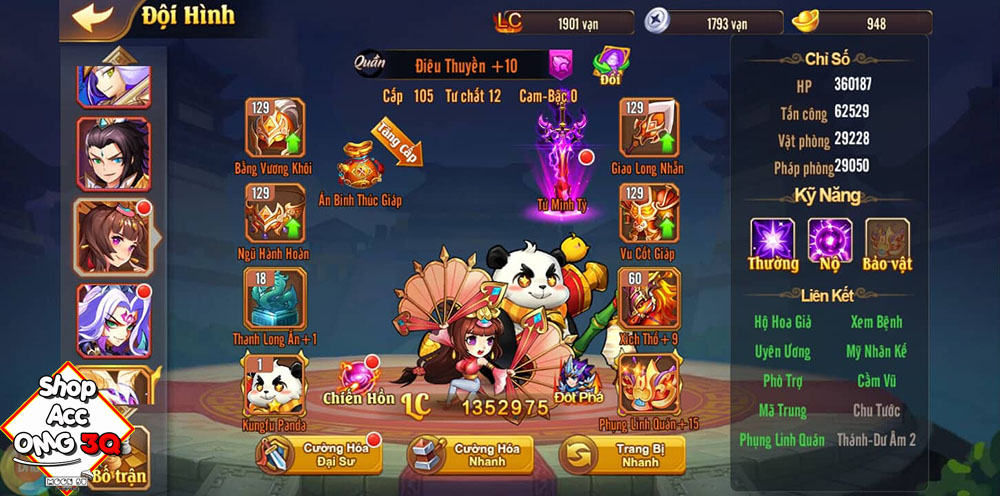Screen dimensions: 1000x496
Task: Select the Bằng Vương Khôi helmet slot
Action: pos(274,128)
